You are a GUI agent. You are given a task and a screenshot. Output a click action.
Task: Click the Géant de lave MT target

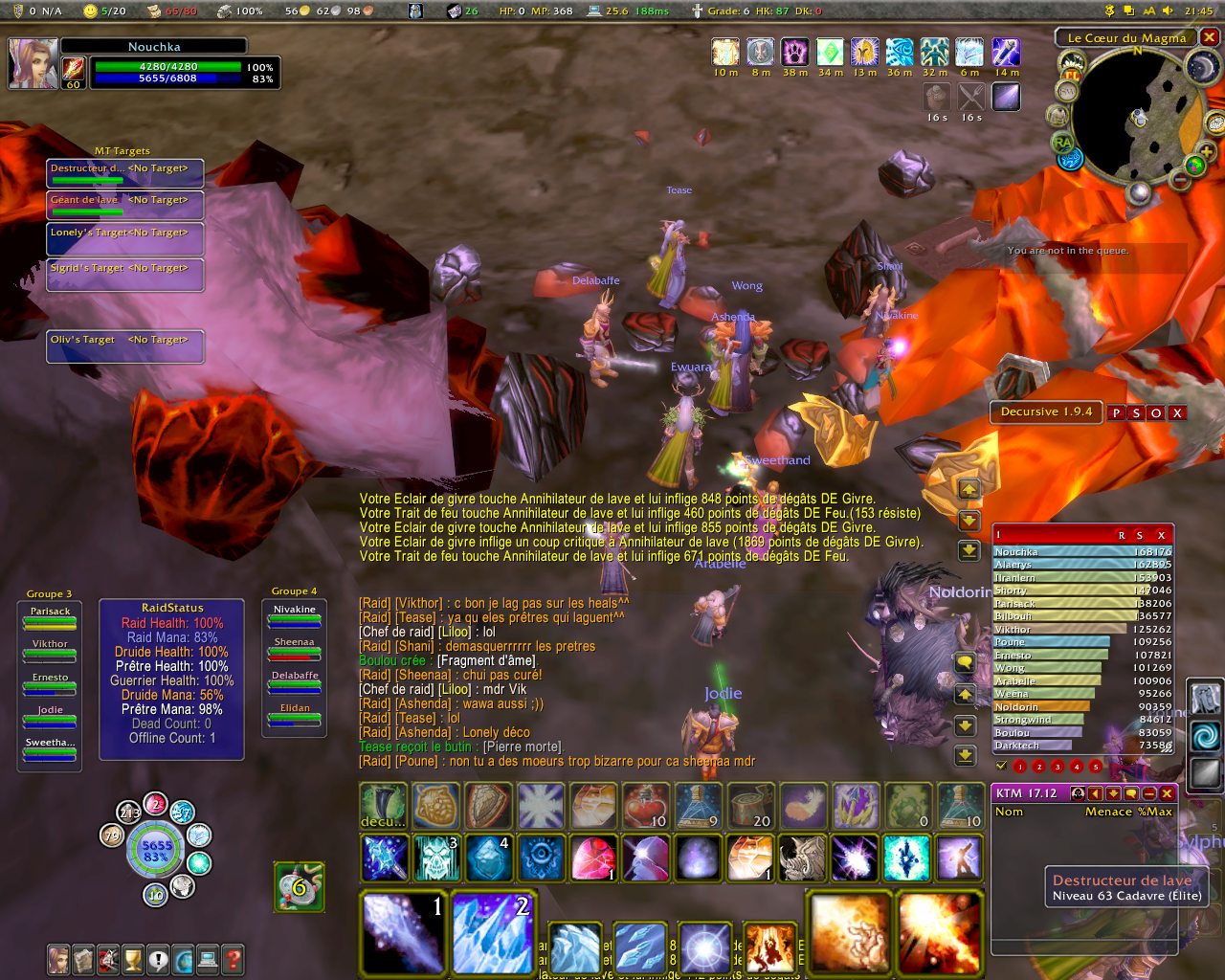(x=124, y=205)
